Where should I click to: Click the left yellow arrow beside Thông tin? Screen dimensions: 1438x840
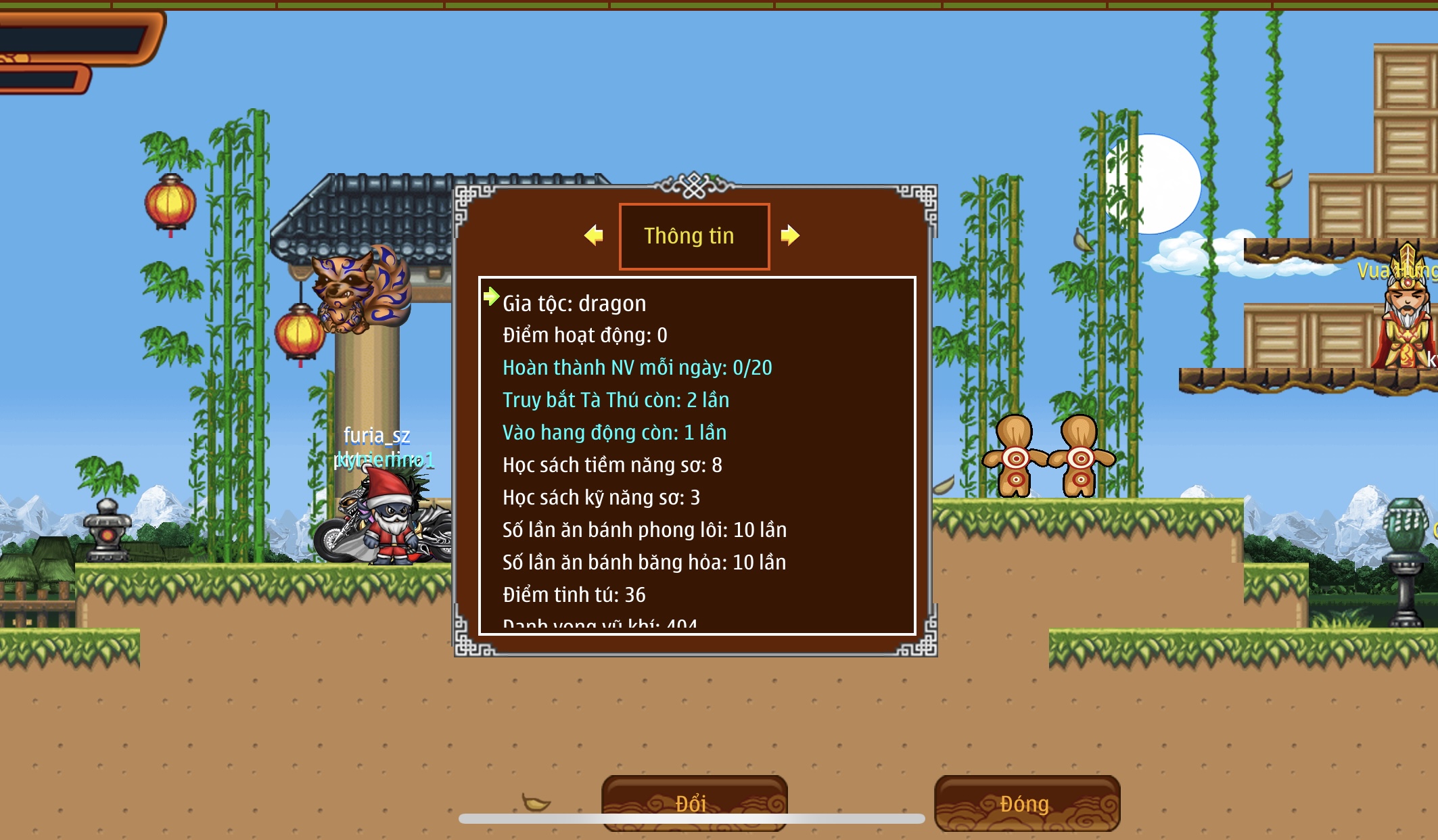point(594,235)
